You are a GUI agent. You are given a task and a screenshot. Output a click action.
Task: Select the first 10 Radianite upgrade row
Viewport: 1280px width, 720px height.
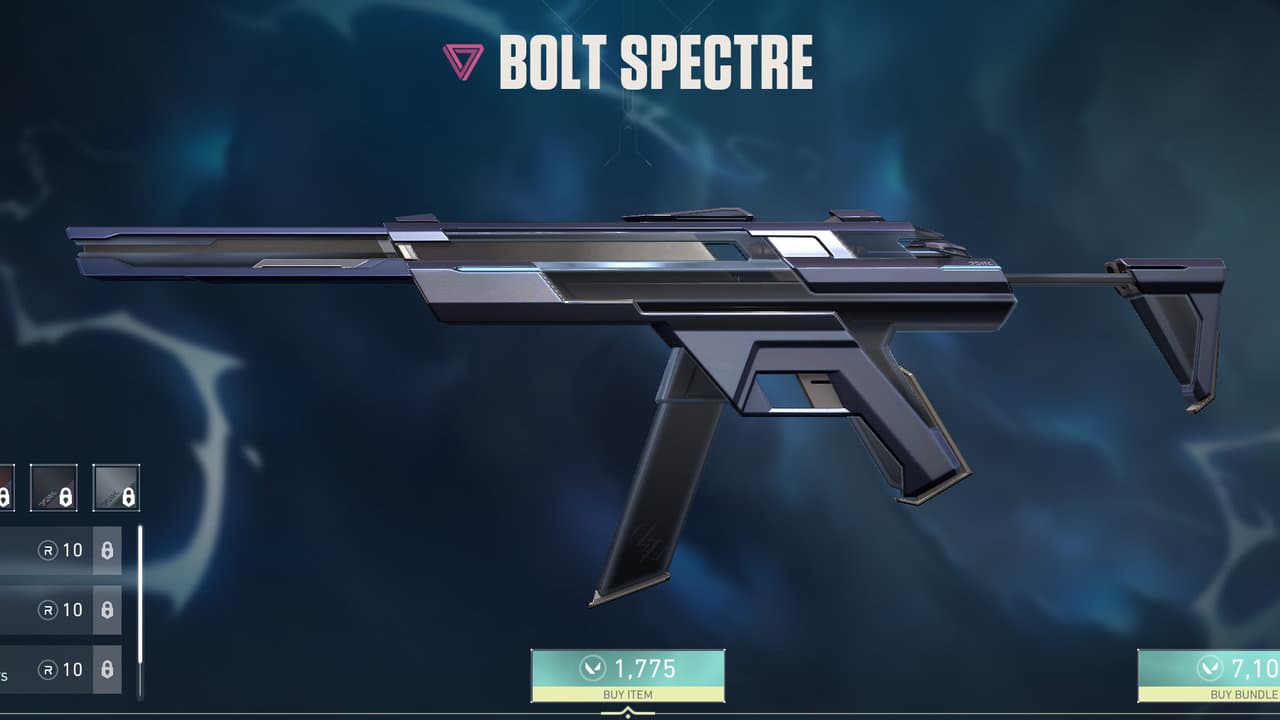click(x=55, y=551)
